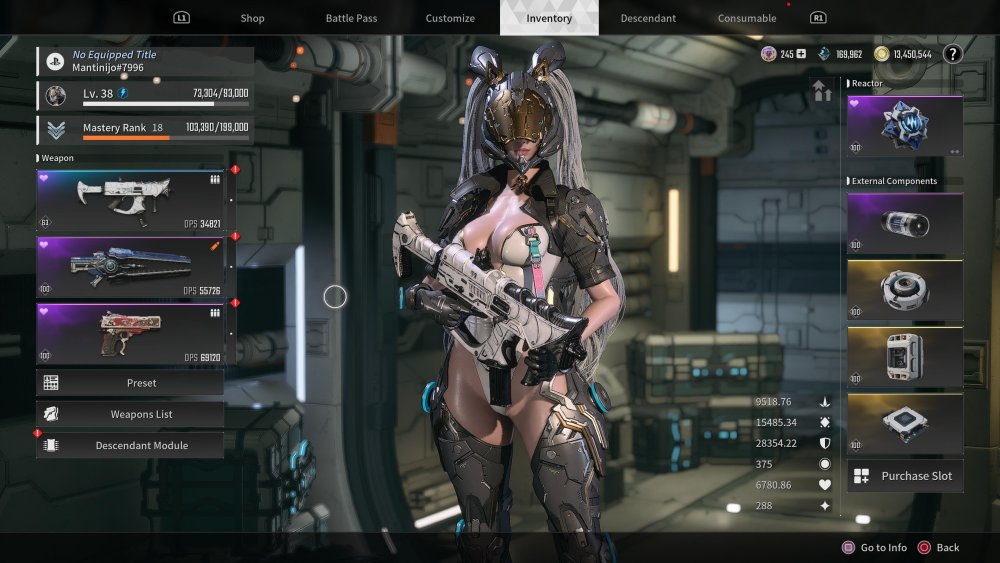Pick the flat processor external component
This screenshot has width=1000, height=563.
[904, 424]
